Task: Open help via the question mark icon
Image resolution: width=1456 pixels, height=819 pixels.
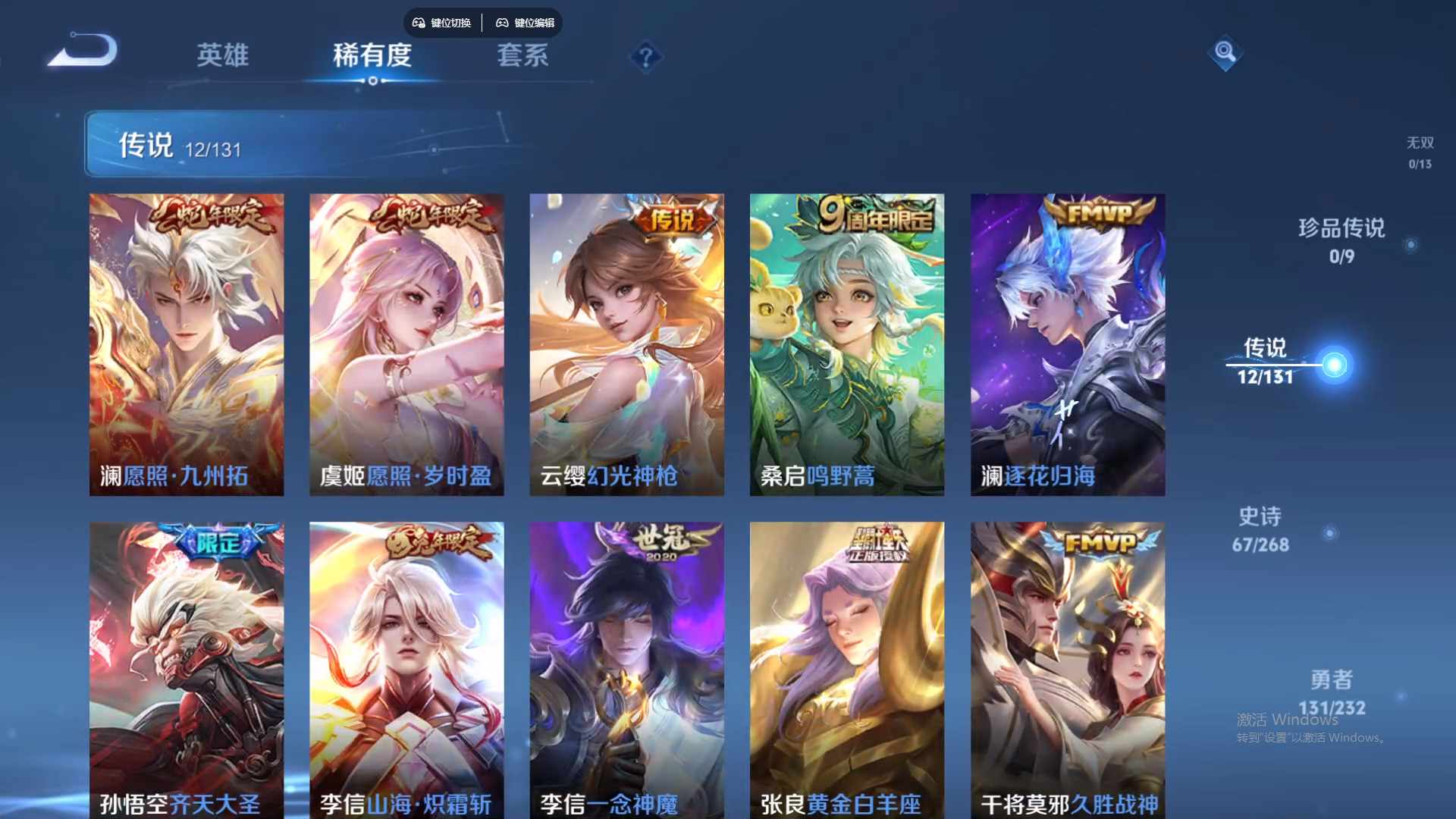Action: point(645,57)
